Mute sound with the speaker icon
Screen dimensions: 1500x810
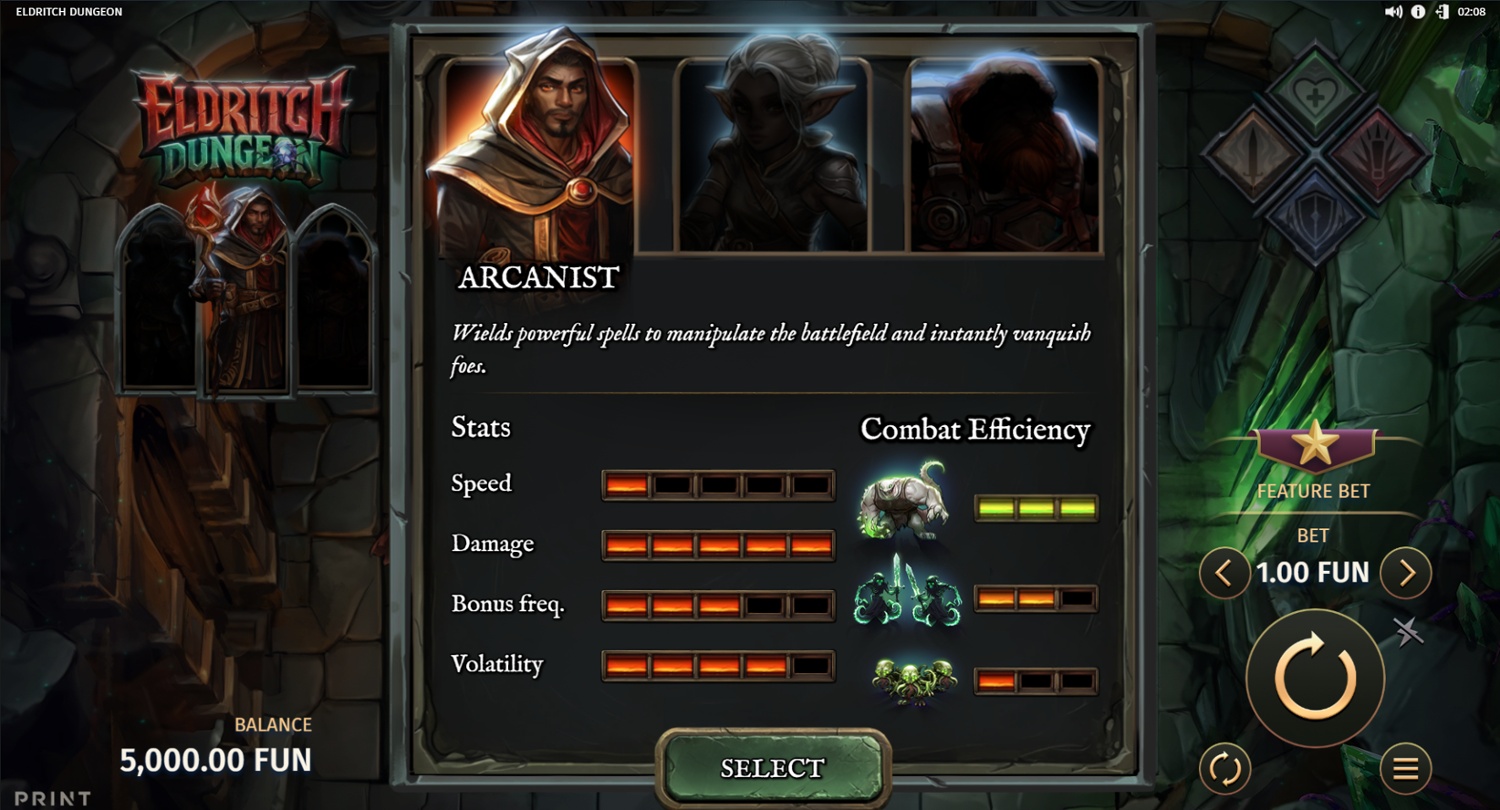tap(1393, 12)
